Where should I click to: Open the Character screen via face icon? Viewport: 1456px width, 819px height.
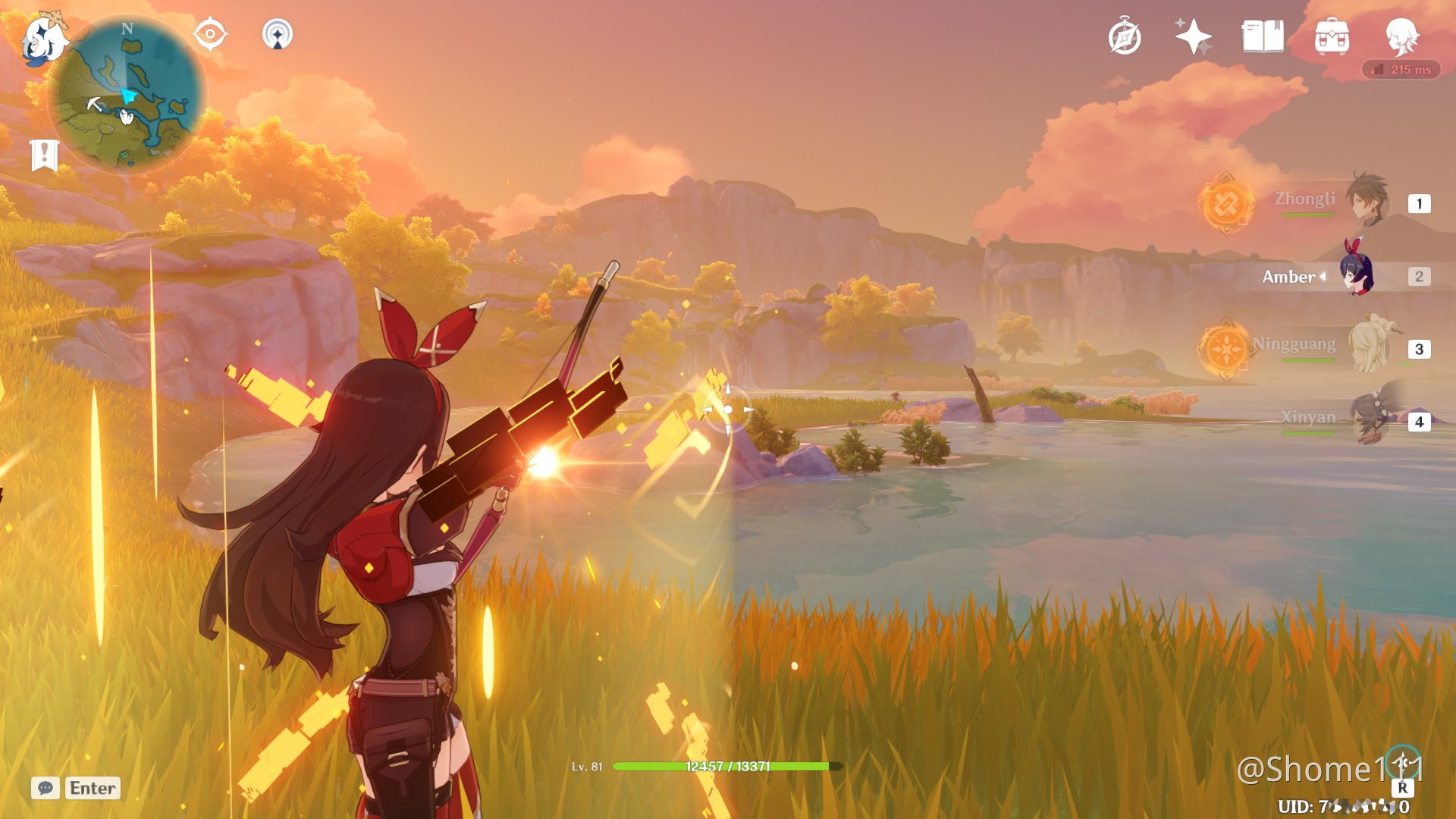(1403, 34)
